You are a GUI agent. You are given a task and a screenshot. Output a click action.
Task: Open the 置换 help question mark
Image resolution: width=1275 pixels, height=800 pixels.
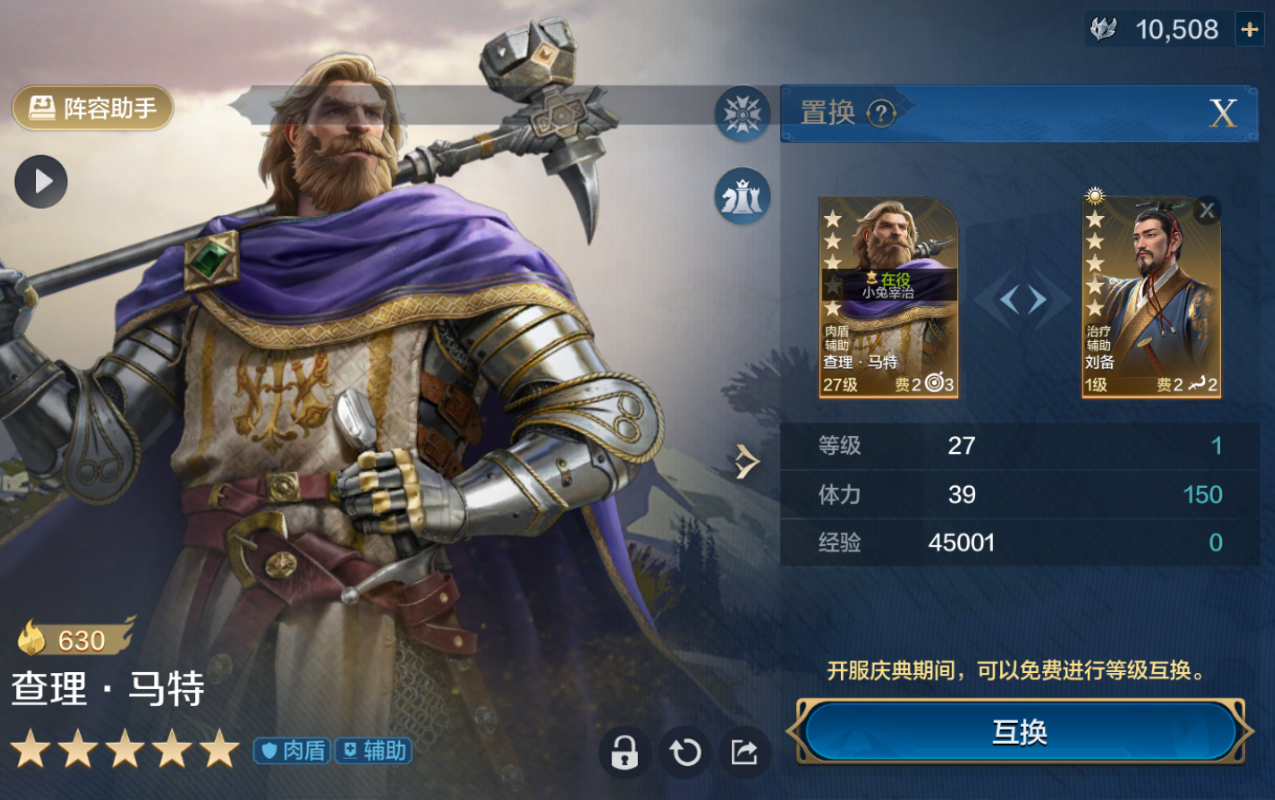click(880, 114)
